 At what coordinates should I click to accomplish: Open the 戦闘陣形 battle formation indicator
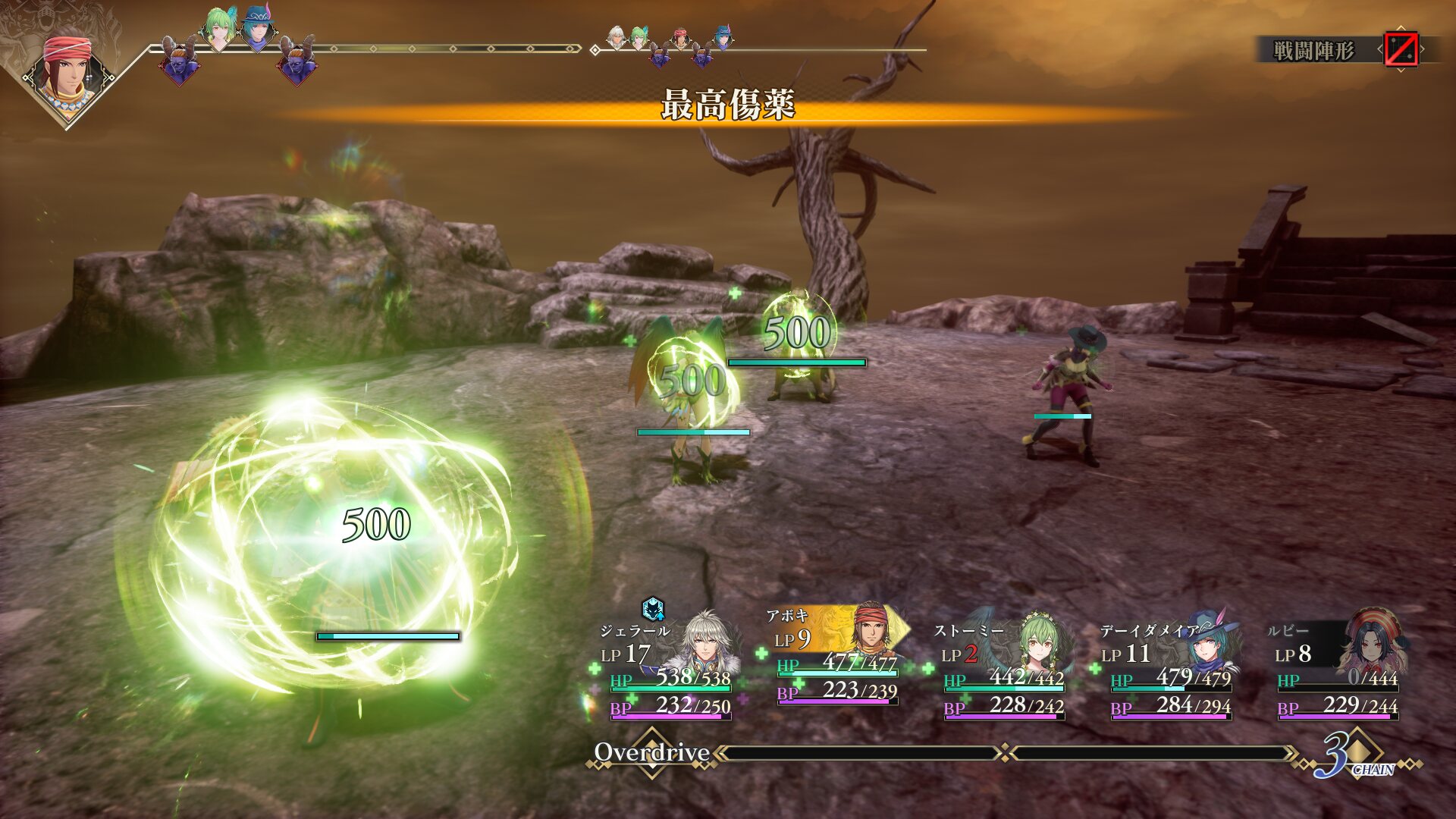(1313, 51)
